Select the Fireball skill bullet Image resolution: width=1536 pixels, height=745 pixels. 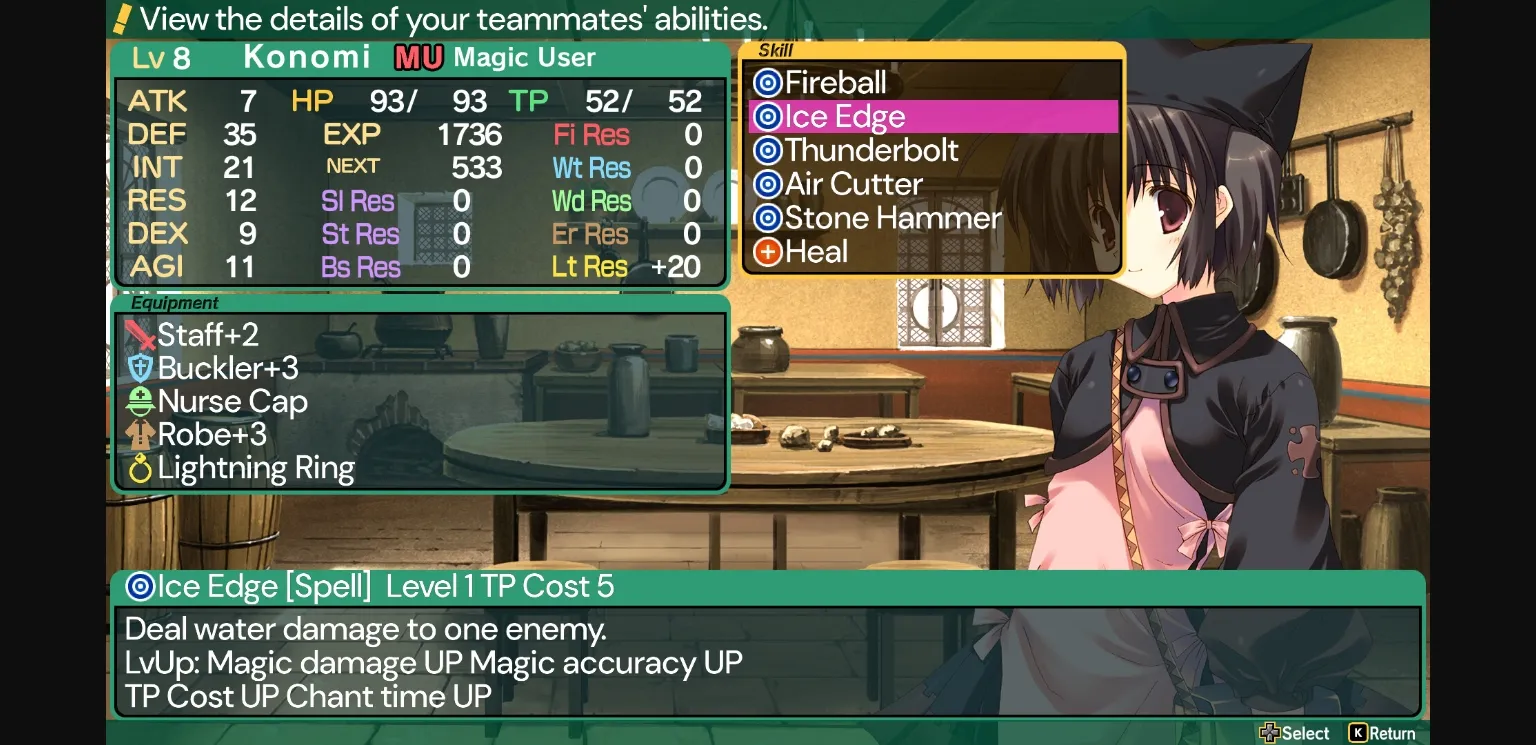point(767,82)
